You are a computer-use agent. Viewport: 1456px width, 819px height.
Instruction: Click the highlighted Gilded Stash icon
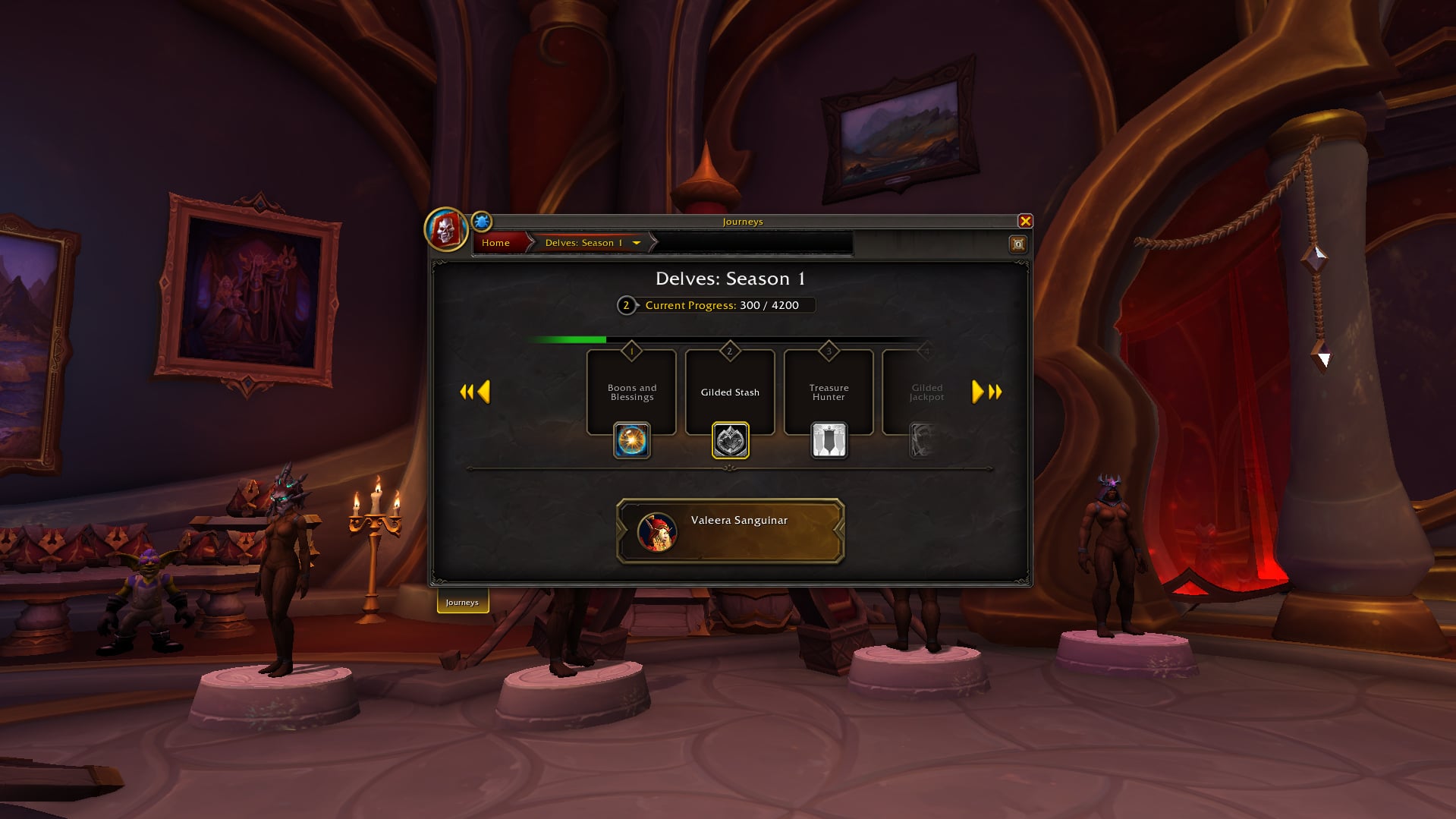[730, 440]
